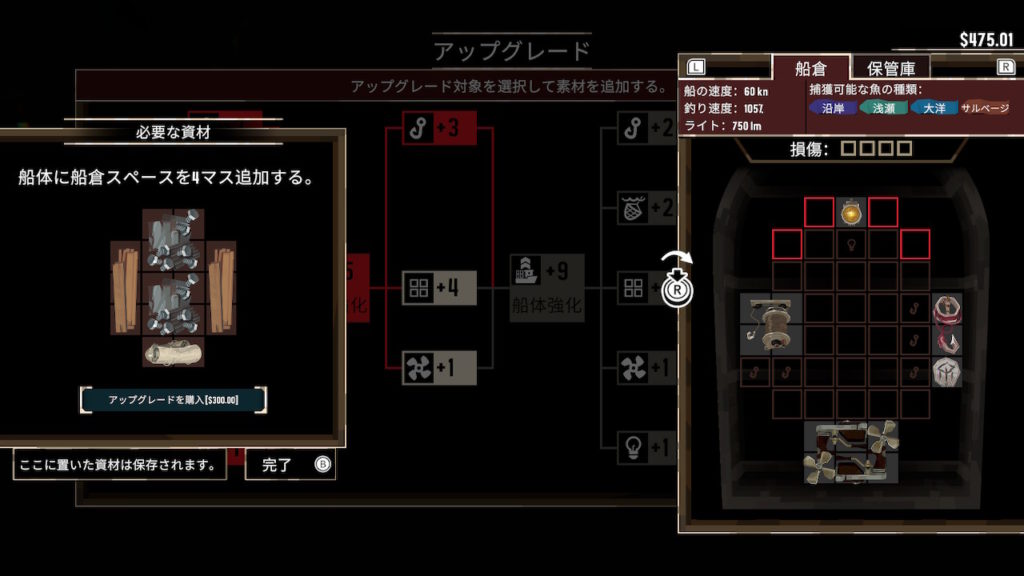Switch to the 保管庫 storage tab

891,68
